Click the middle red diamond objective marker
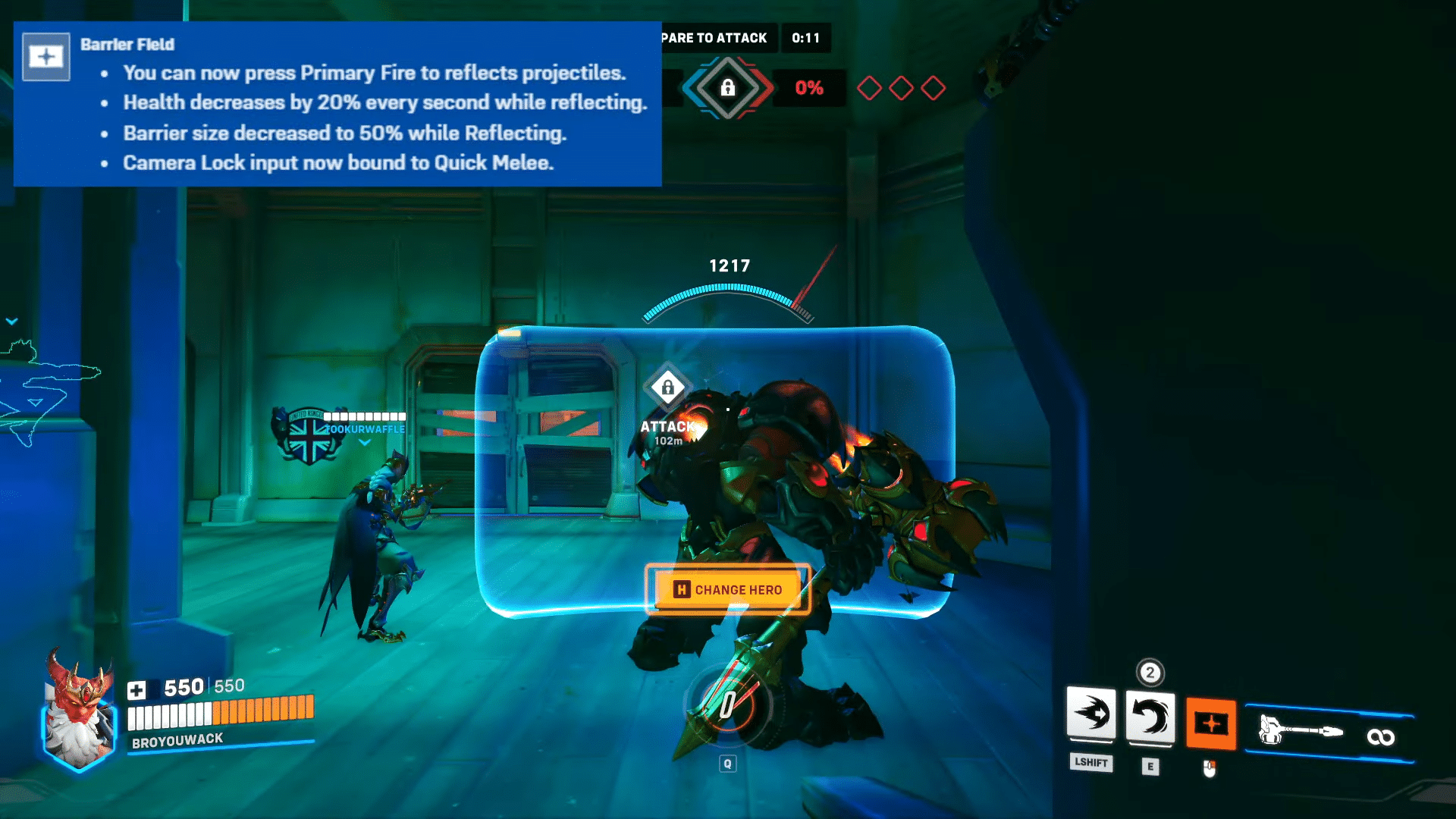The image size is (1456, 819). (901, 87)
